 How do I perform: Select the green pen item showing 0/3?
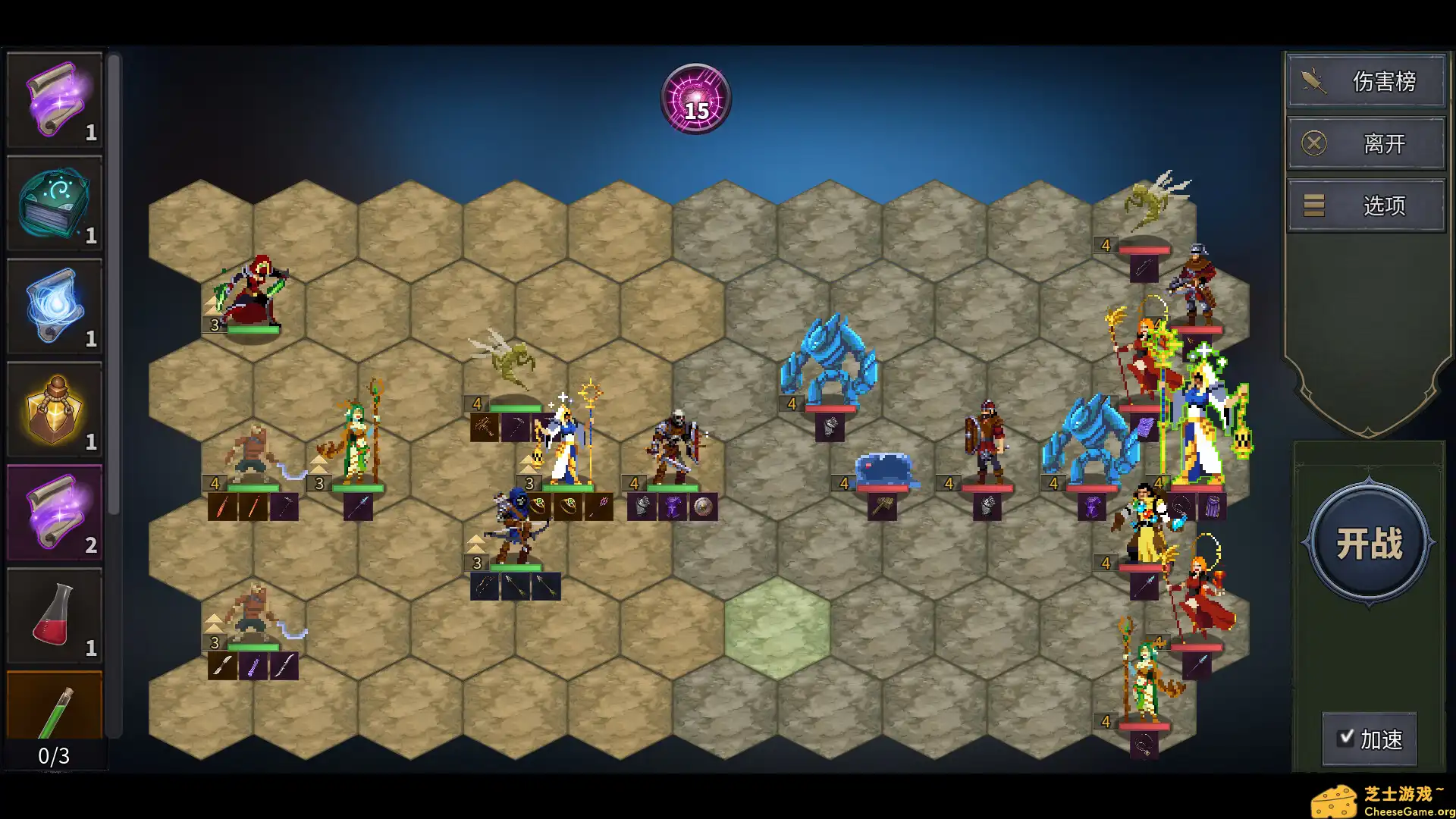pos(54,705)
